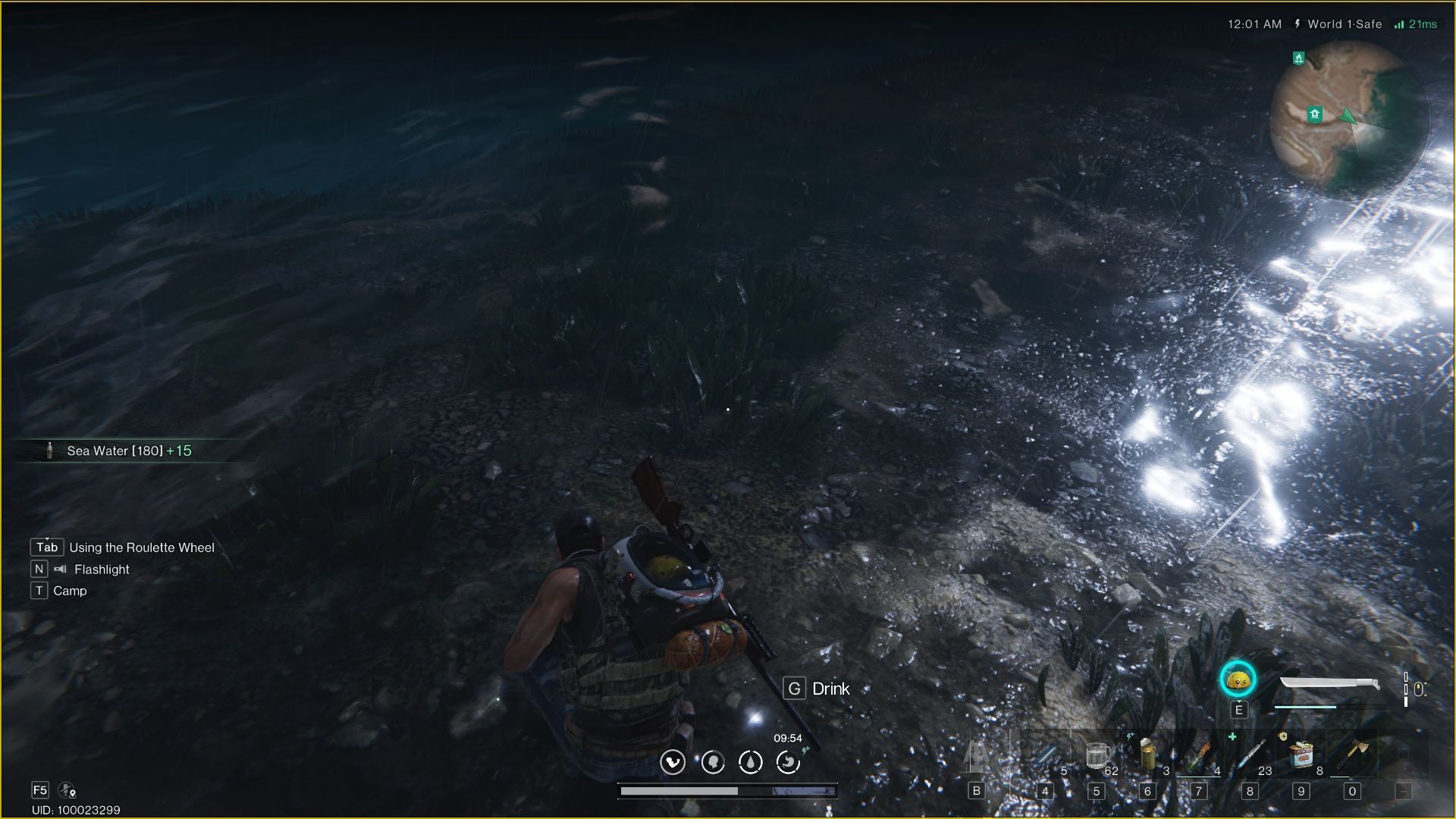
Task: Click the stomach satiety status icon
Action: tap(787, 762)
